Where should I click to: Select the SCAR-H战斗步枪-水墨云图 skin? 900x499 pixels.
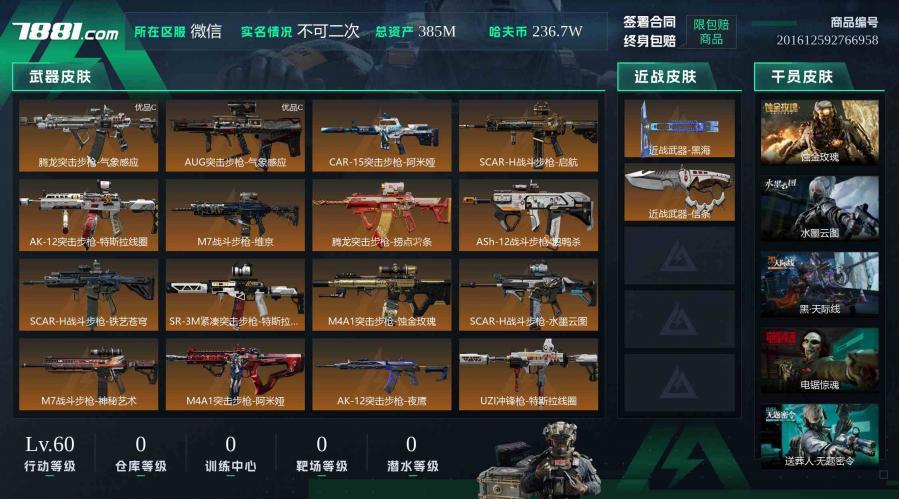528,294
